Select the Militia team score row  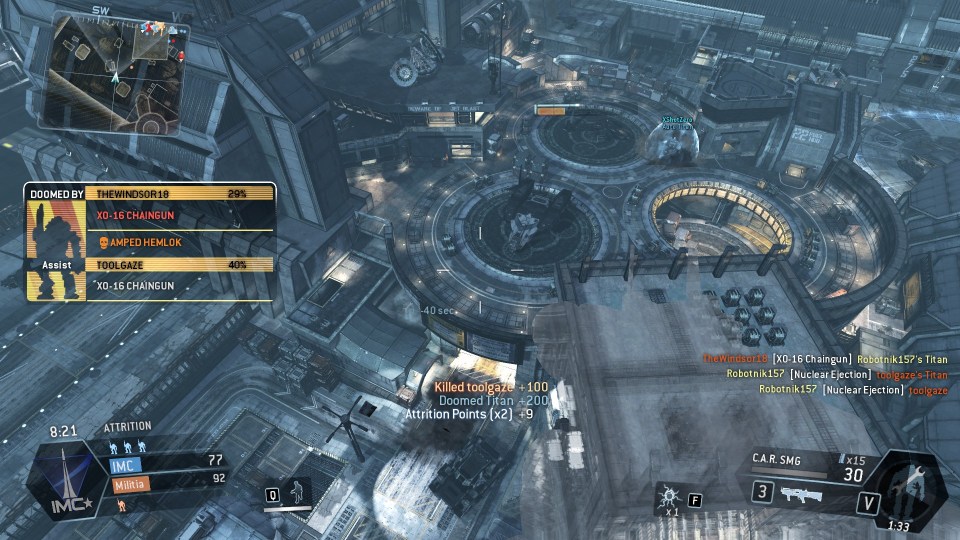(x=166, y=479)
